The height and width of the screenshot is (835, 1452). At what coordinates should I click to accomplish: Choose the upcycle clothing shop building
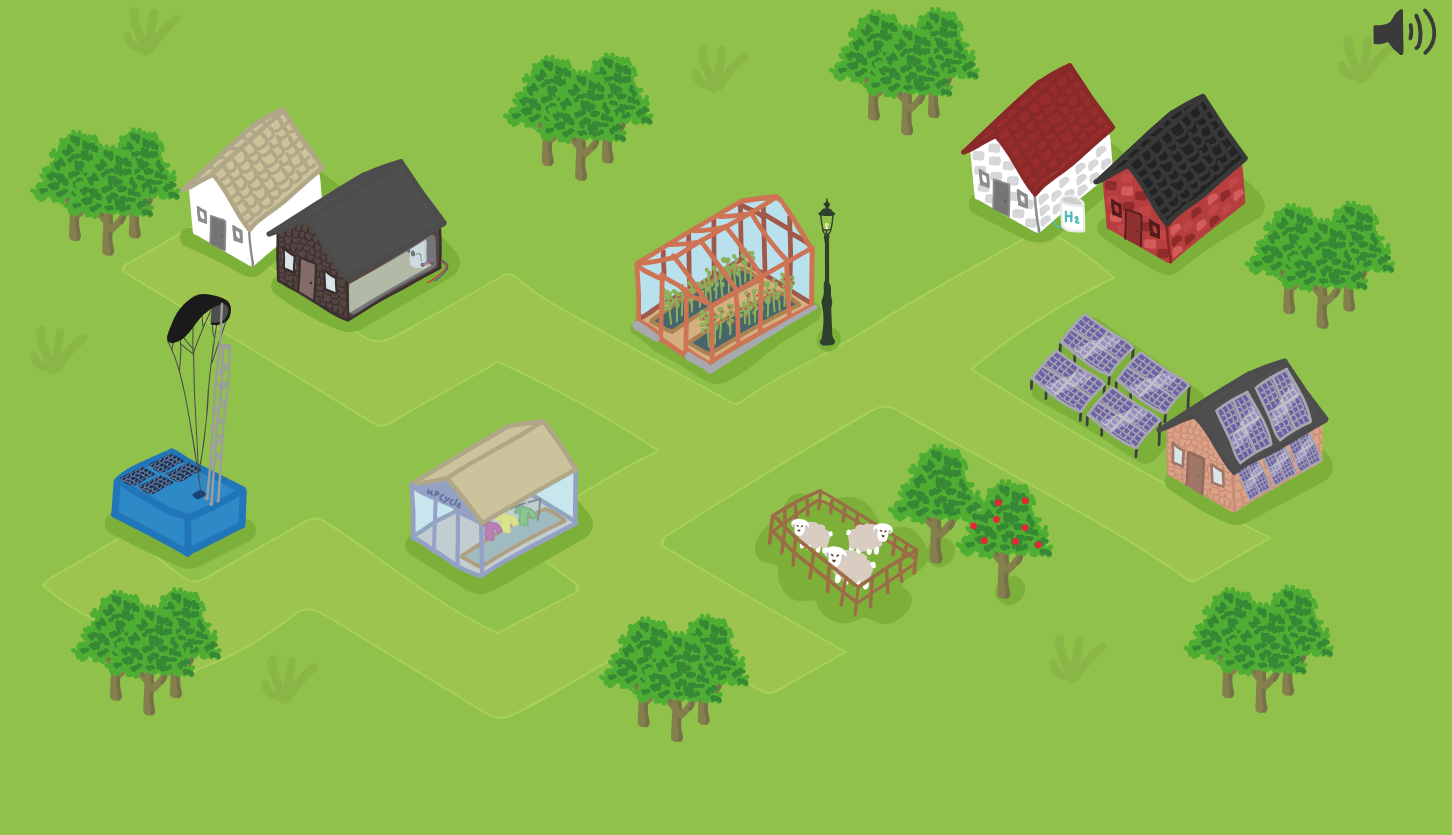(x=494, y=500)
